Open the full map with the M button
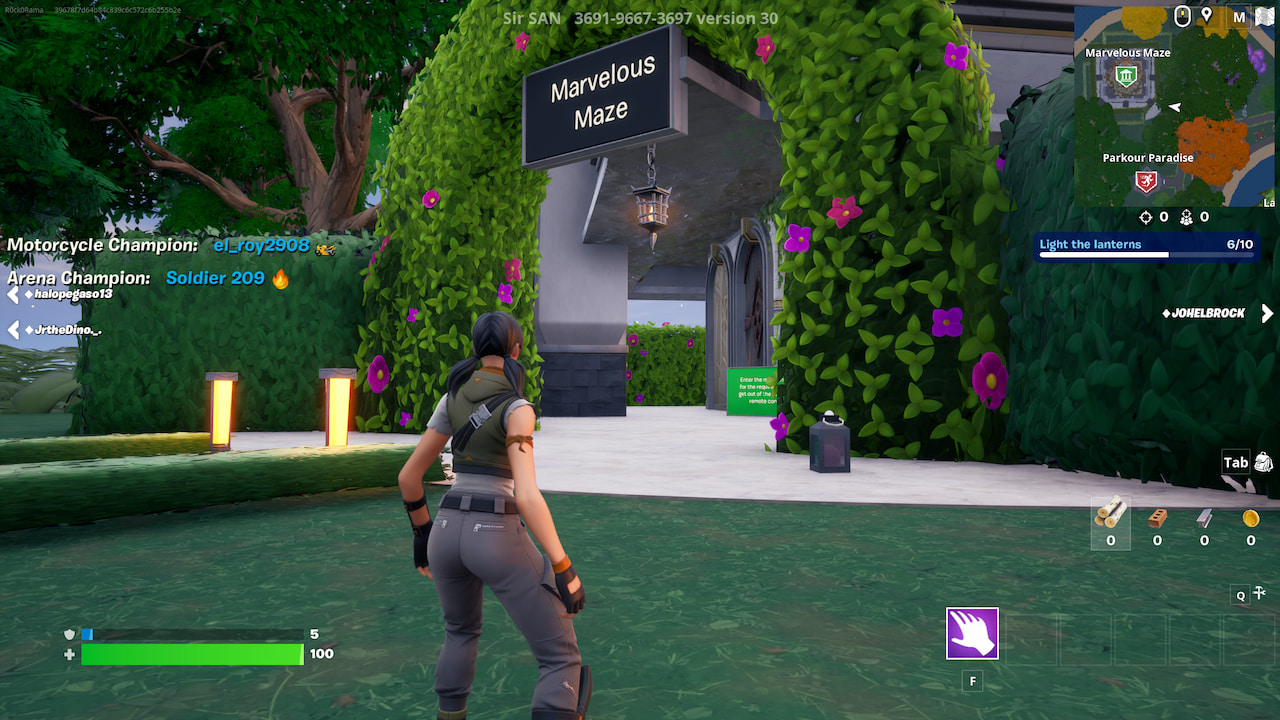The height and width of the screenshot is (720, 1280). tap(1239, 17)
